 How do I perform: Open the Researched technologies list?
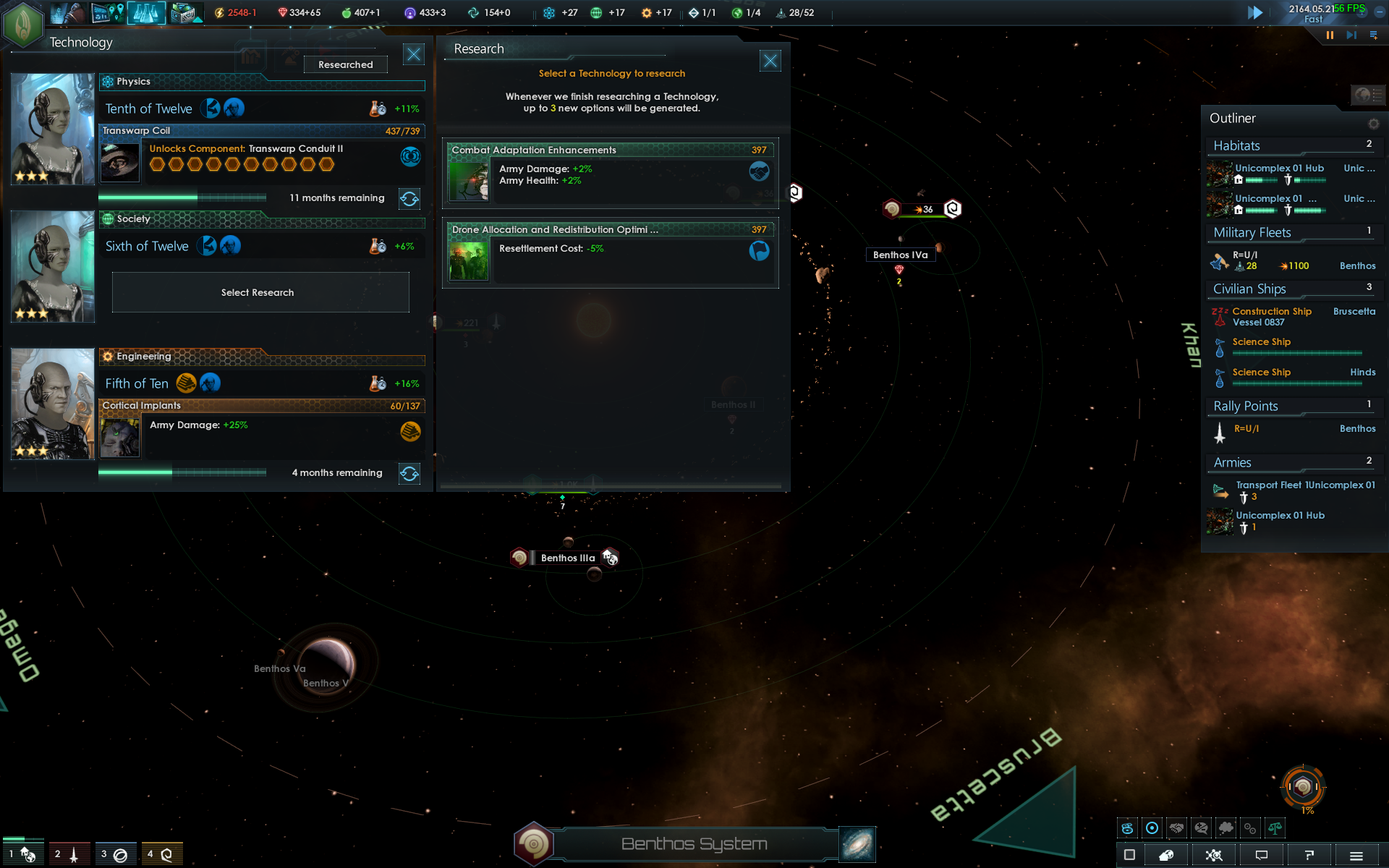coord(346,65)
